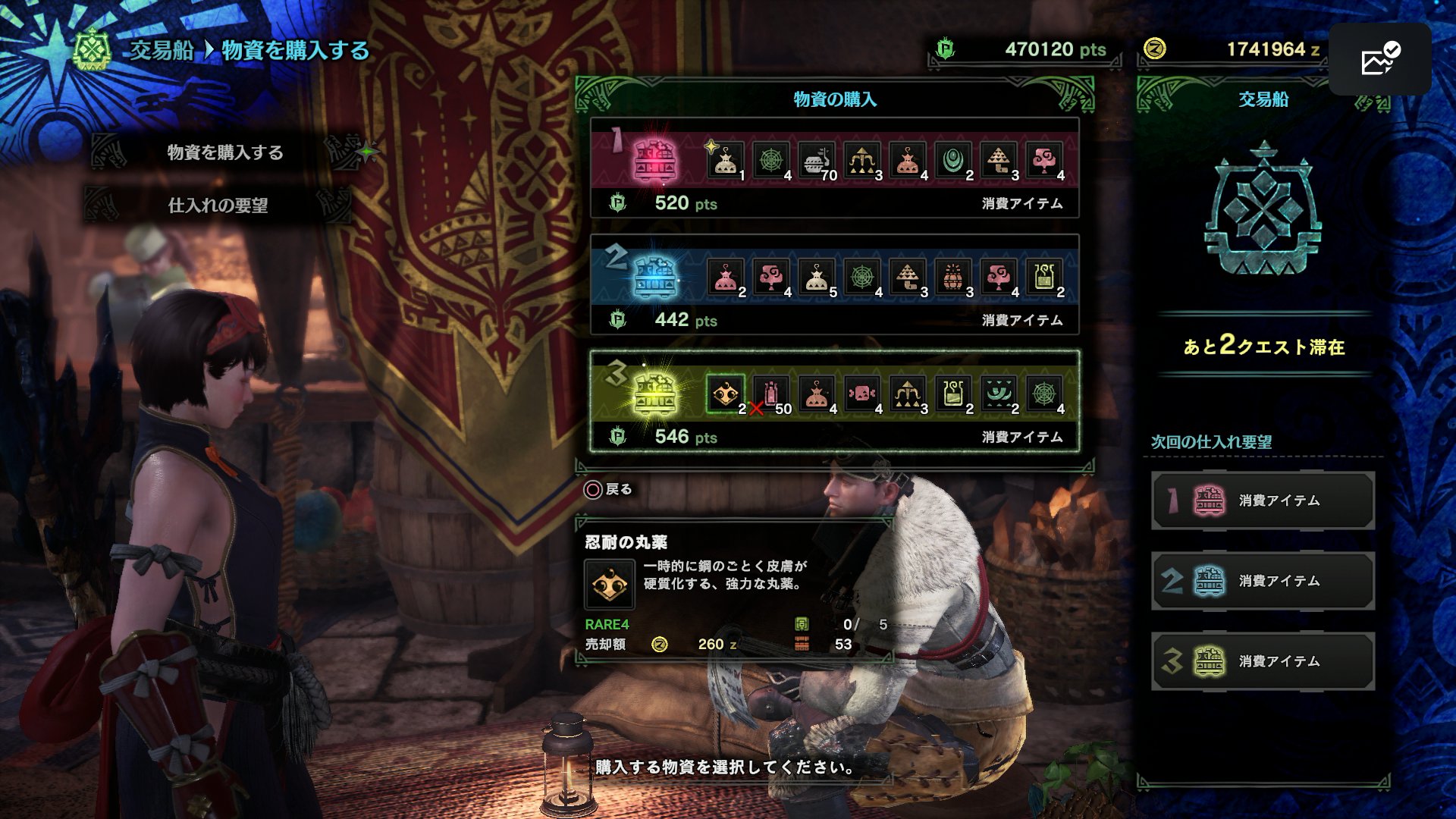Screen dimensions: 1456x819
Task: Open the 仕入れの要望 menu entry
Action: 218,206
